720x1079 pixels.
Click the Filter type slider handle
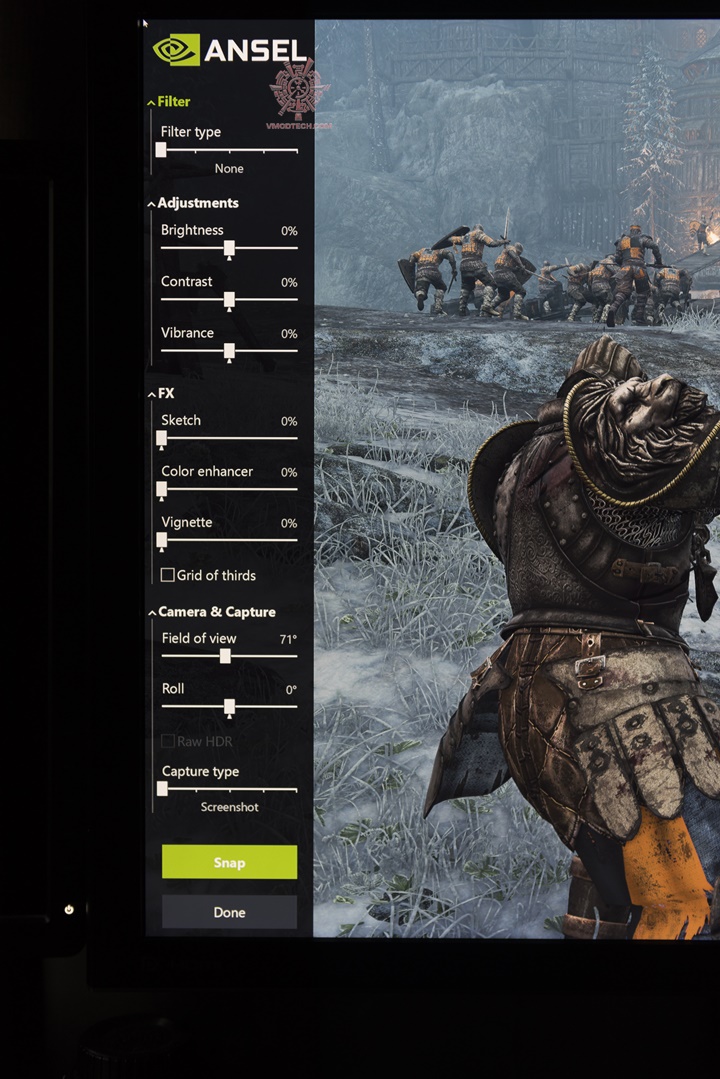(x=161, y=150)
